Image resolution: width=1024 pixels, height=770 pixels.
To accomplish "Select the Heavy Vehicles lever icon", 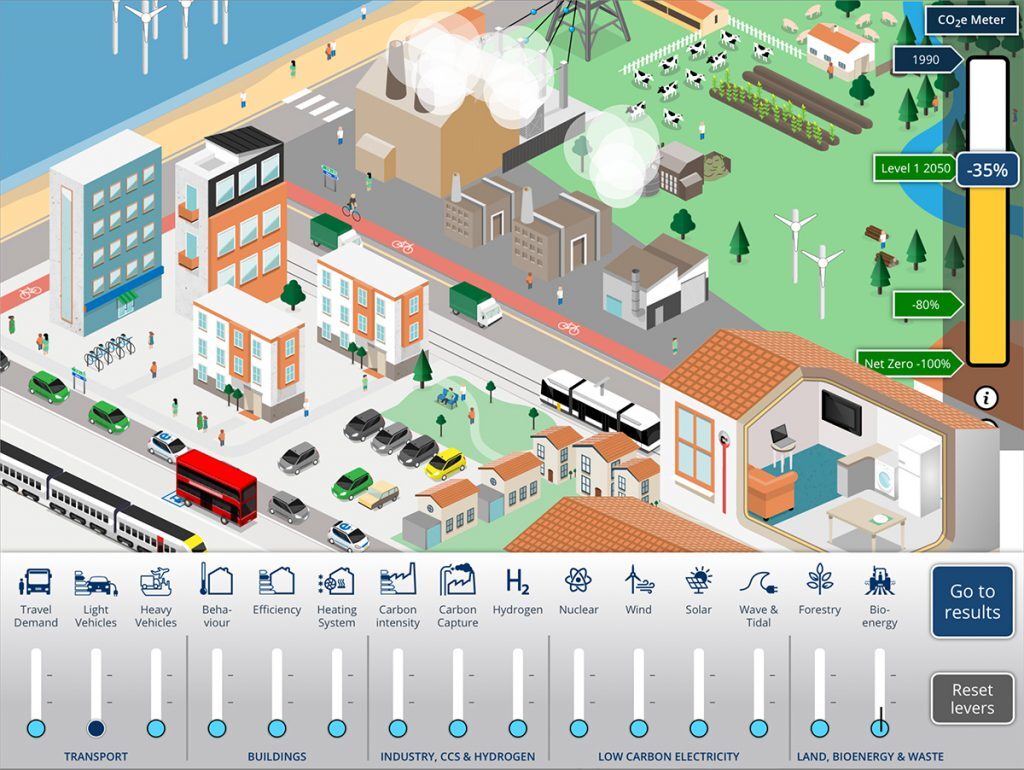I will (x=156, y=581).
